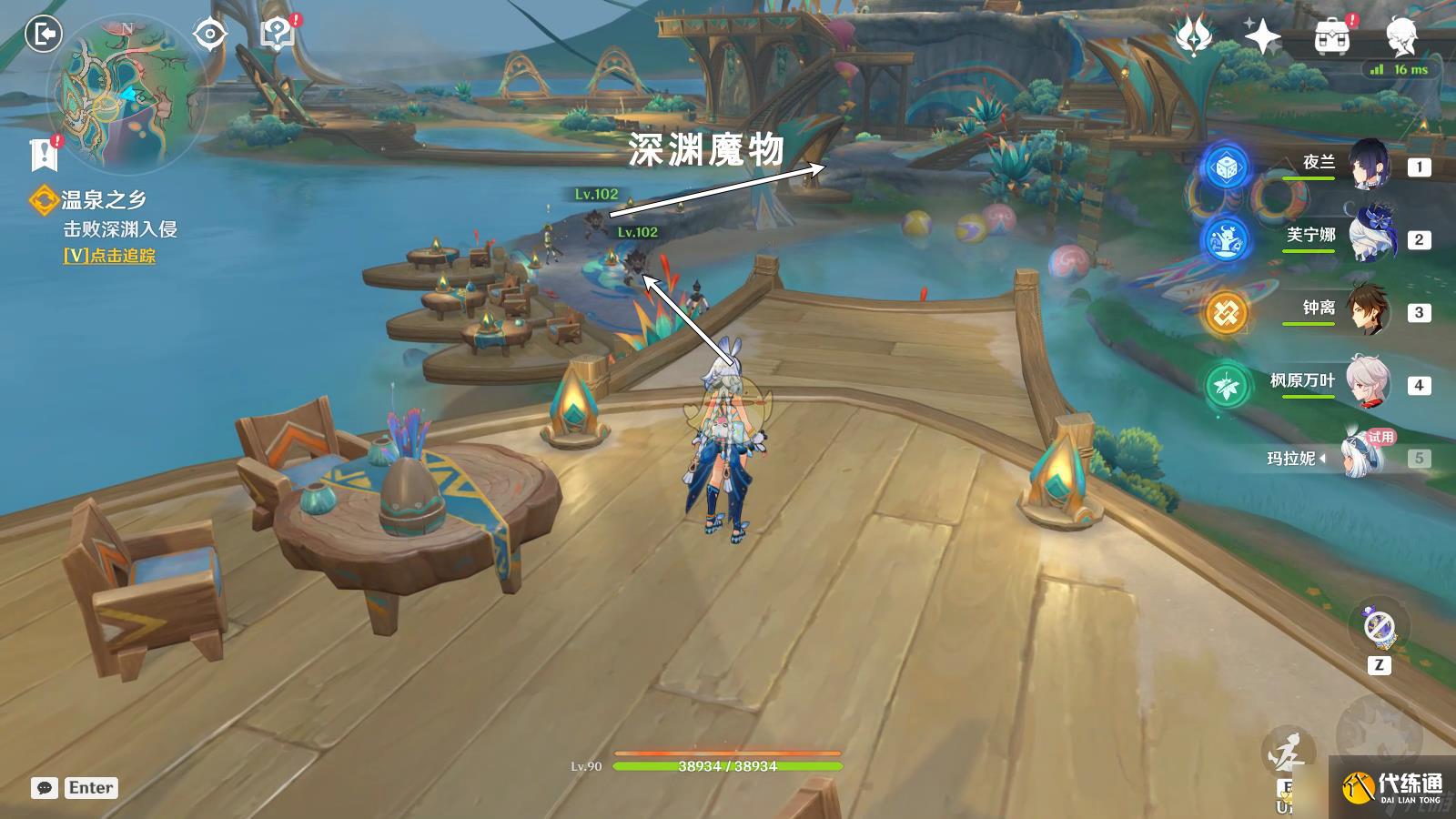
Task: Open the inventory backpack icon
Action: pyautogui.click(x=1331, y=36)
